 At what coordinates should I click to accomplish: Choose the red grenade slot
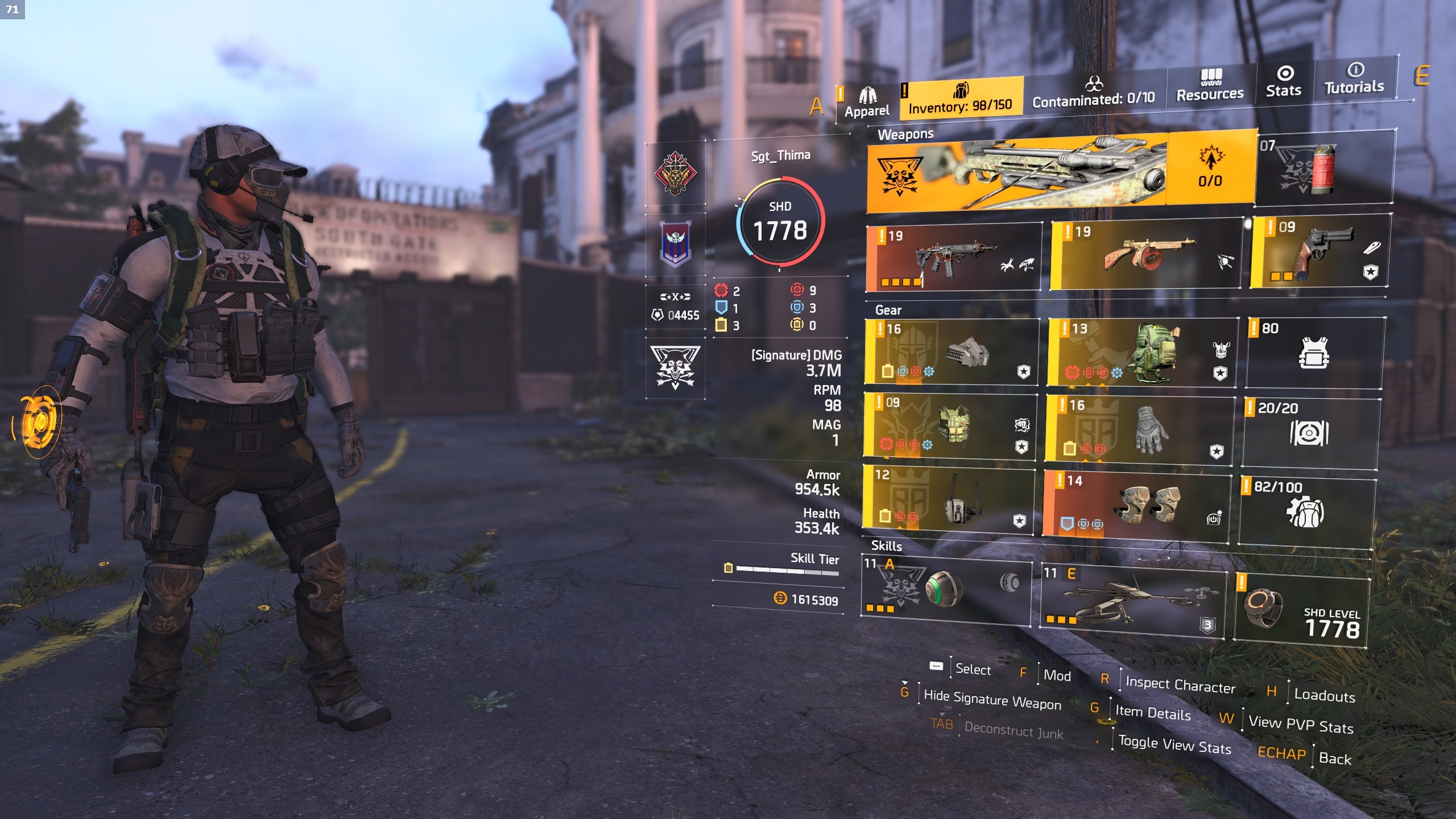[1325, 168]
